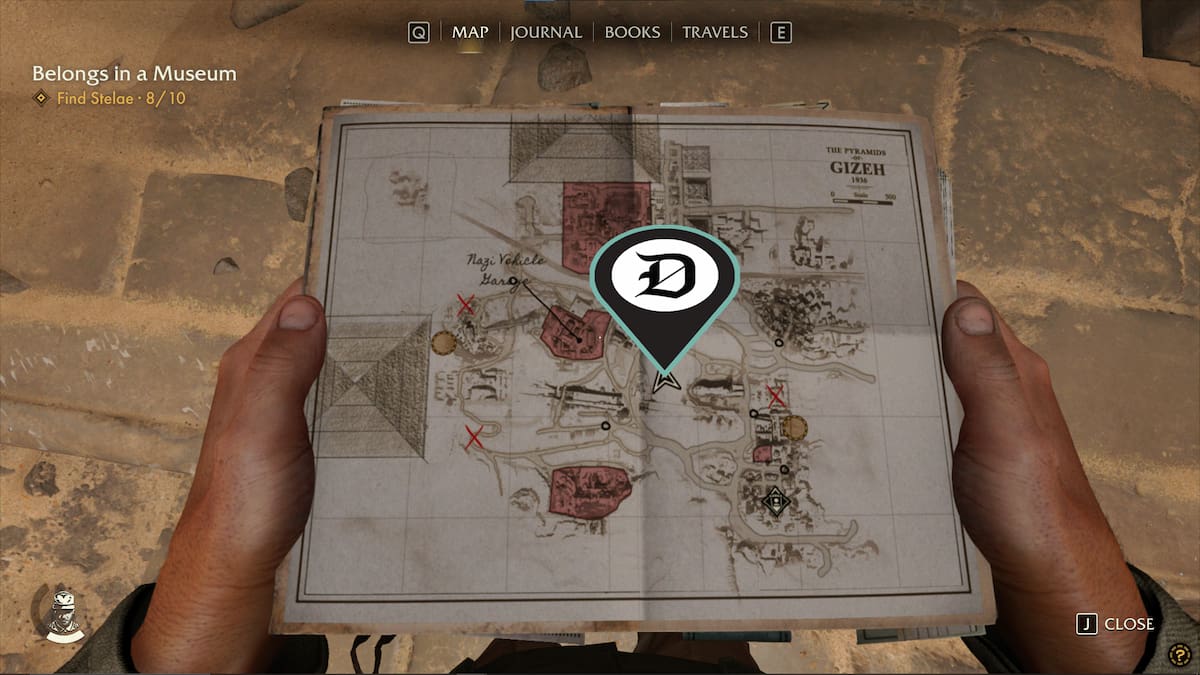Select the Belongs in a Museum quest tracker

point(134,74)
